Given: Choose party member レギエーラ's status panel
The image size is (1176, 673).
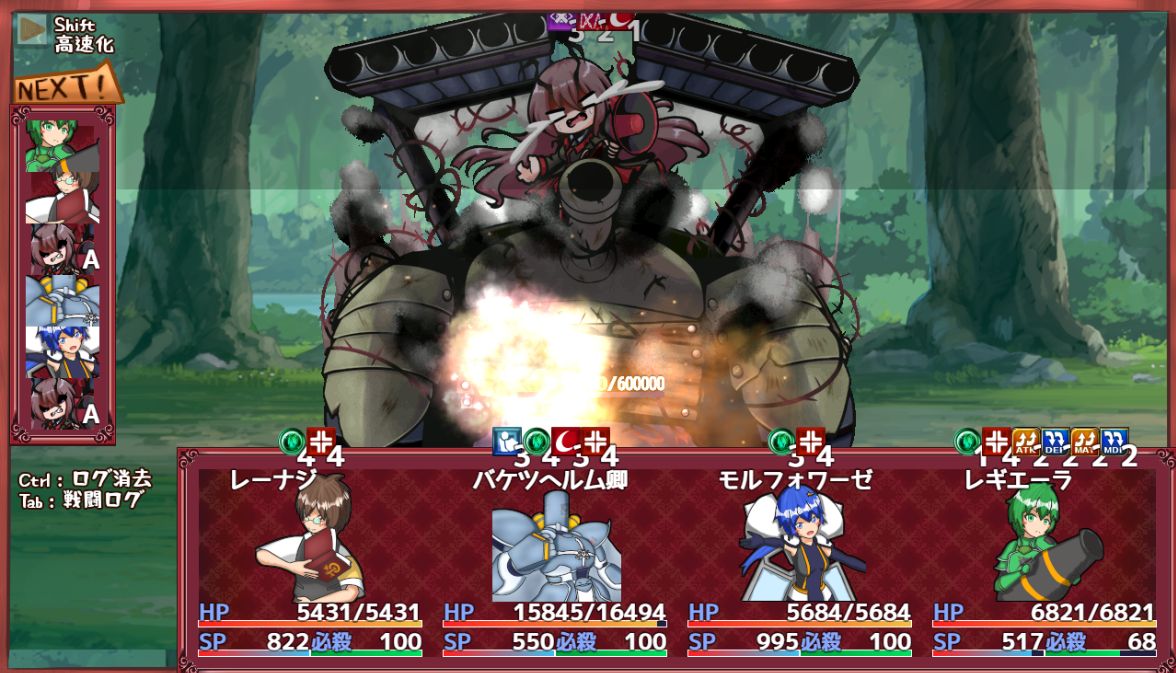Looking at the screenshot, I should click(x=1044, y=560).
